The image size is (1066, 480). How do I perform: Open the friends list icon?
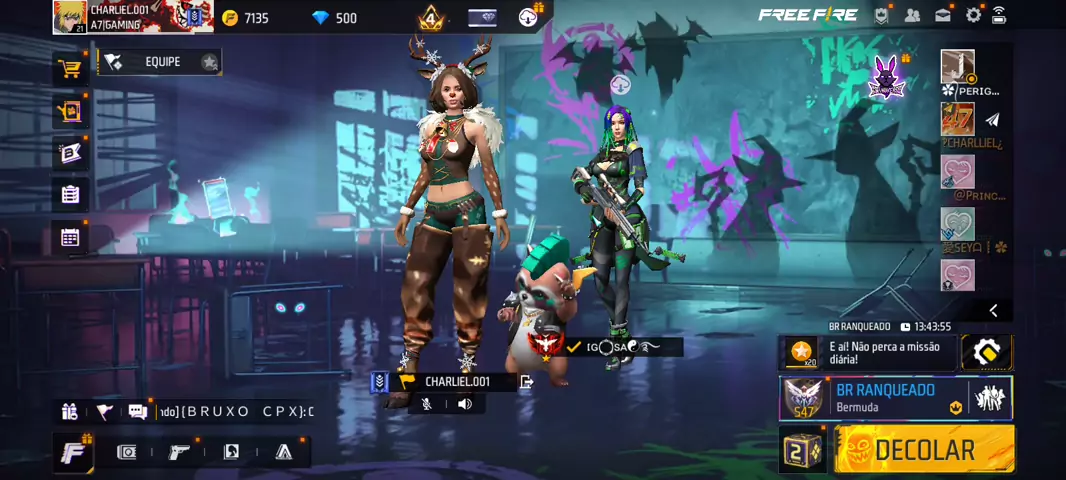click(x=912, y=15)
